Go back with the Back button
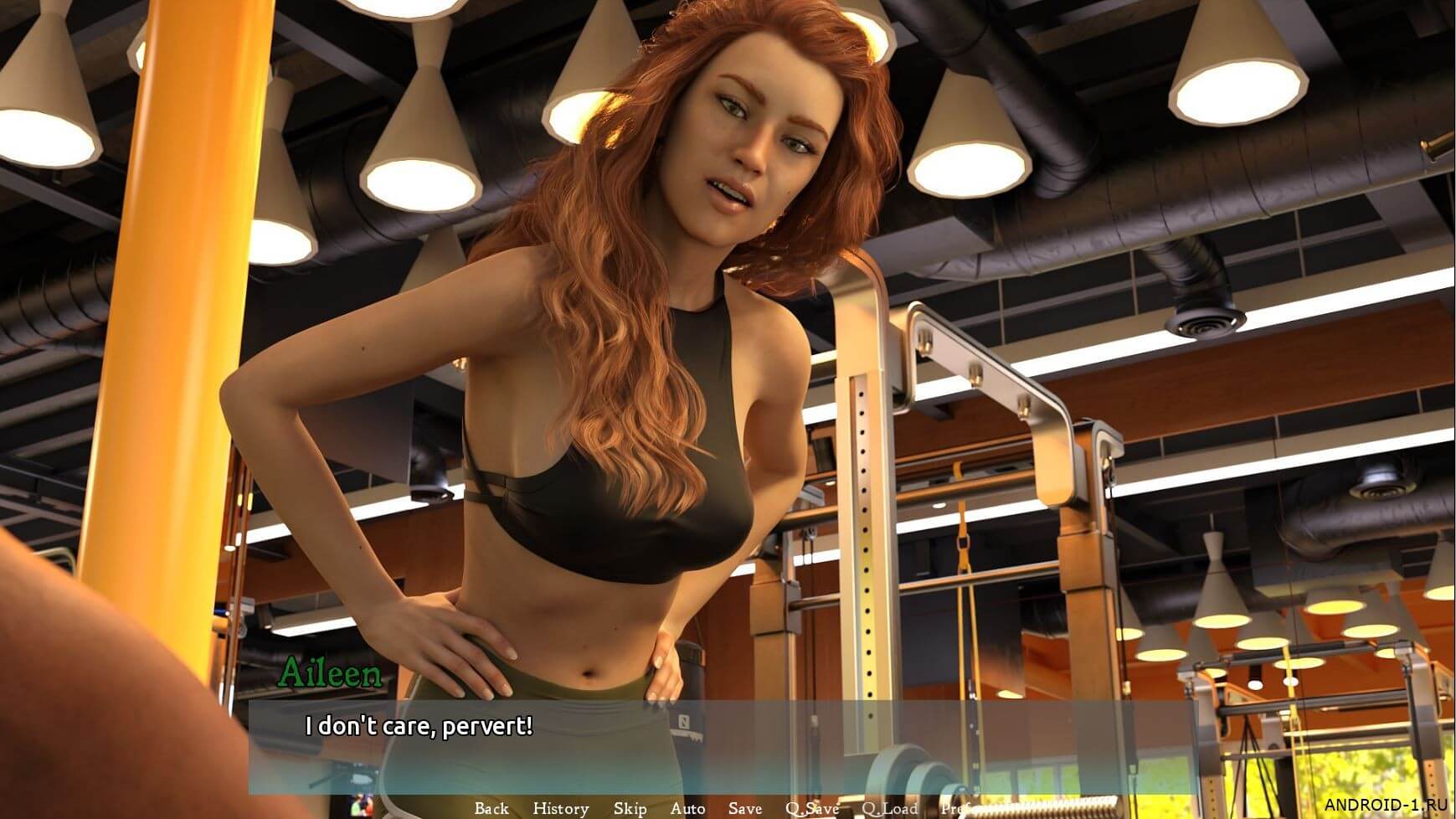Viewport: 1456px width, 819px height. click(x=491, y=808)
